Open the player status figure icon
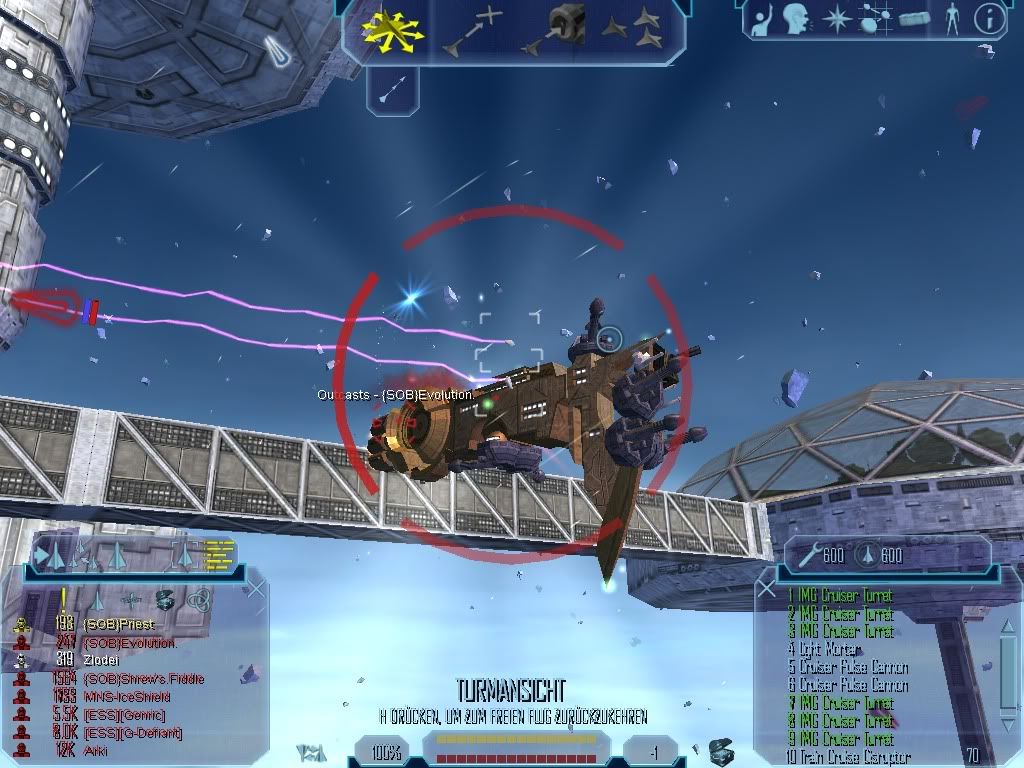Viewport: 1024px width, 768px height. point(951,18)
